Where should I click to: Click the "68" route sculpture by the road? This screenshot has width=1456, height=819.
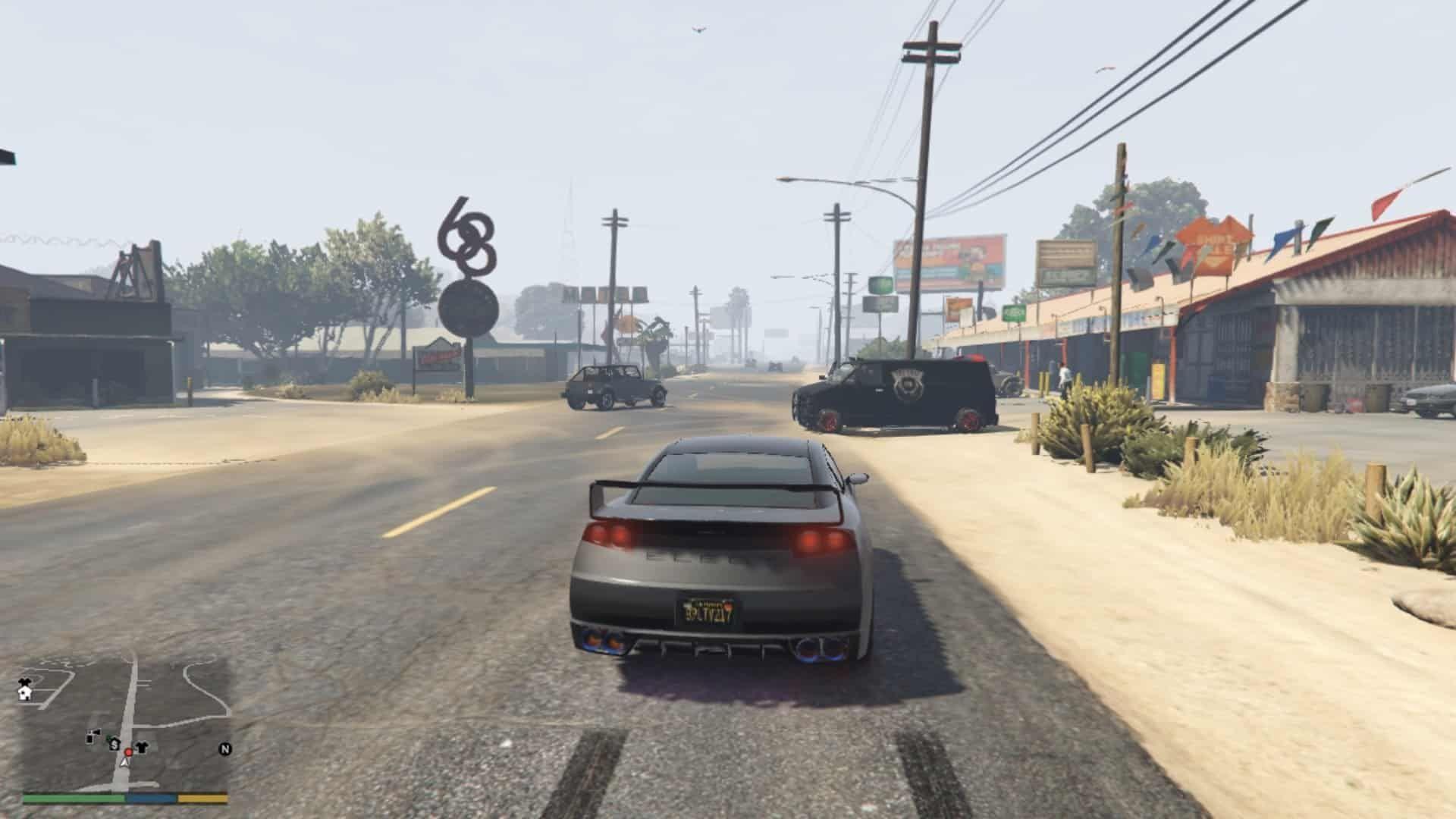pyautogui.click(x=466, y=235)
